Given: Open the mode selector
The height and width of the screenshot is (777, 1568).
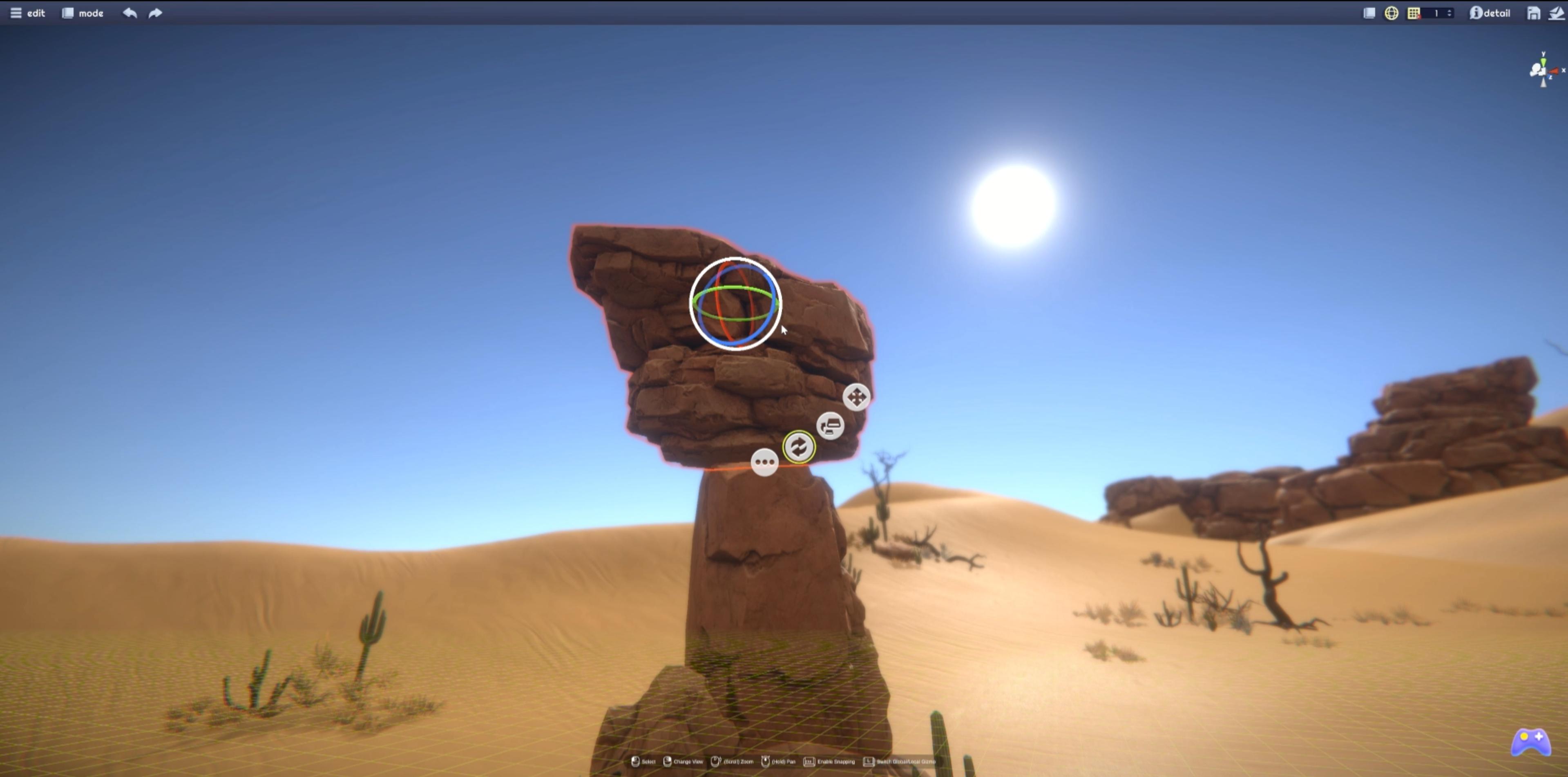Looking at the screenshot, I should coord(83,13).
